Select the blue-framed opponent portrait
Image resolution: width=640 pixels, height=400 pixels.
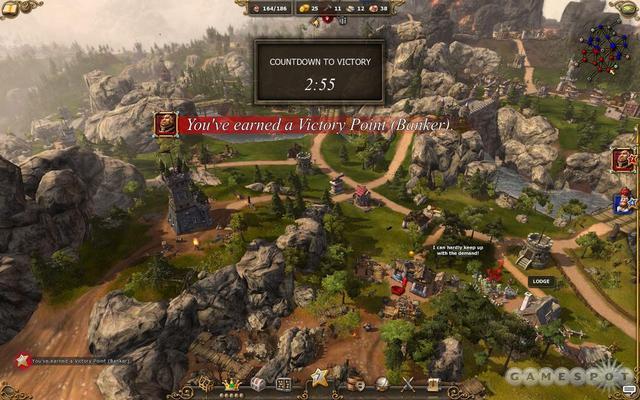tap(624, 202)
